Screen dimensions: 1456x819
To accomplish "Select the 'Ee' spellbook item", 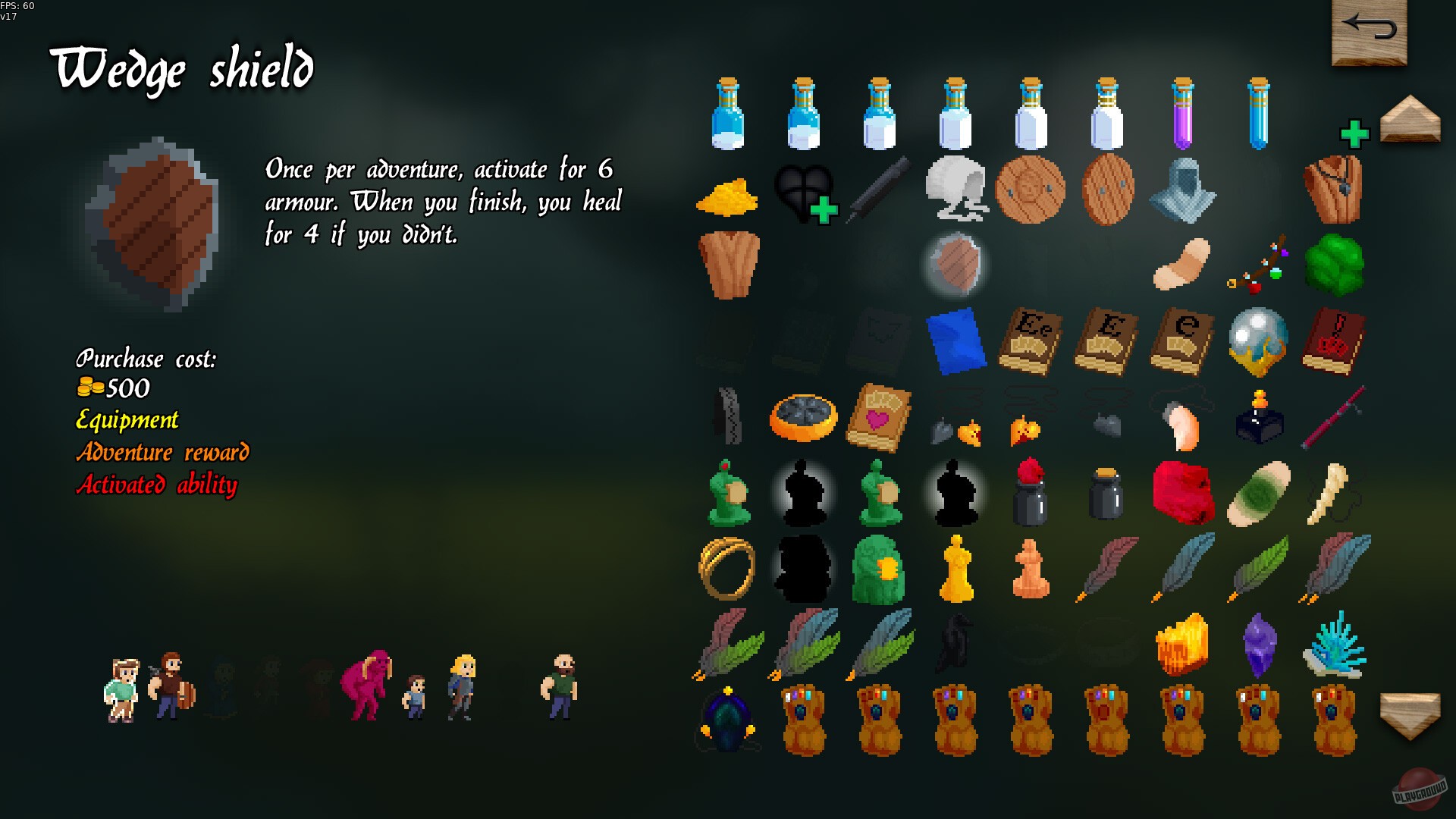I will (1031, 341).
